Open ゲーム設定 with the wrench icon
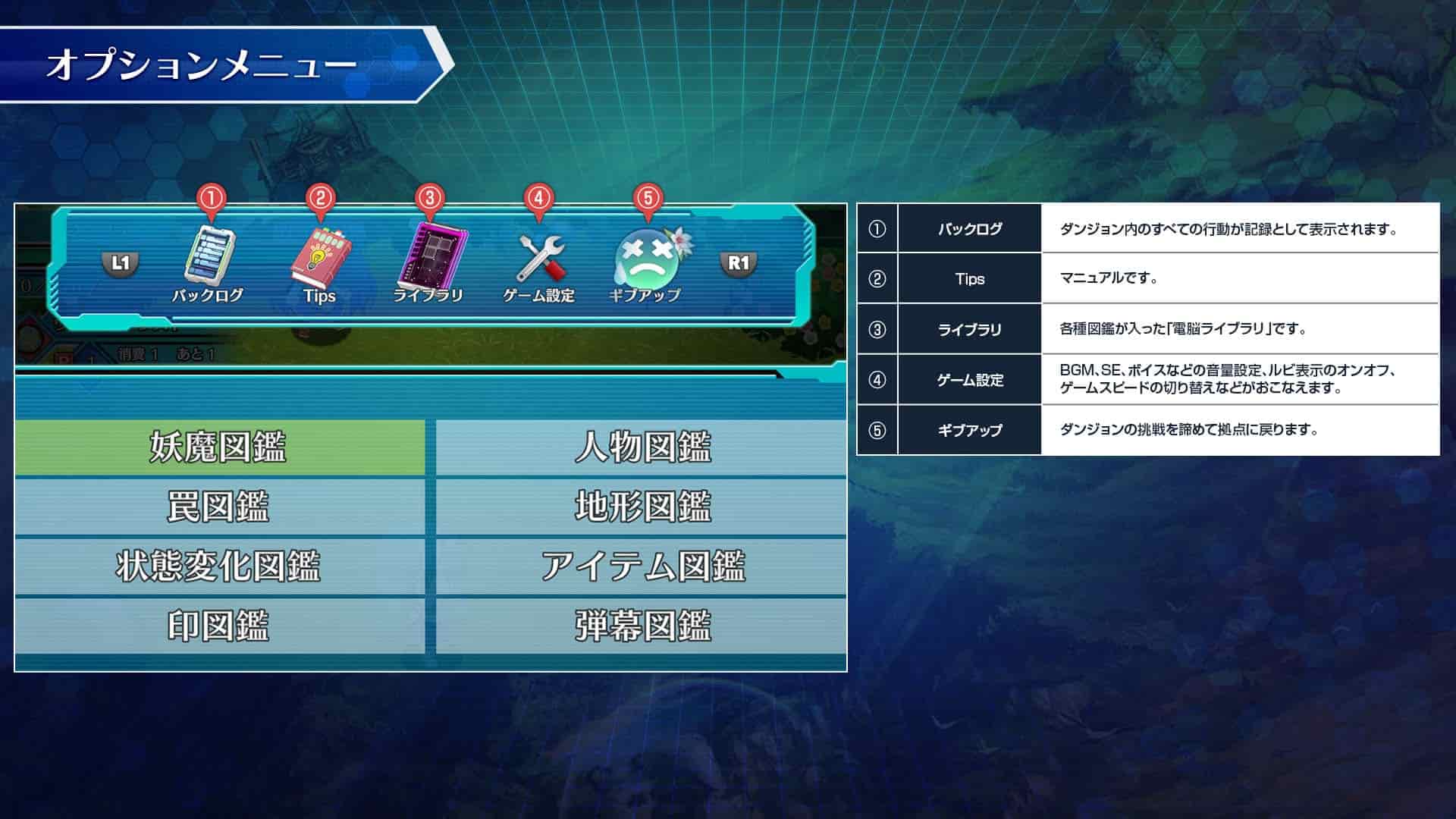 (540, 258)
